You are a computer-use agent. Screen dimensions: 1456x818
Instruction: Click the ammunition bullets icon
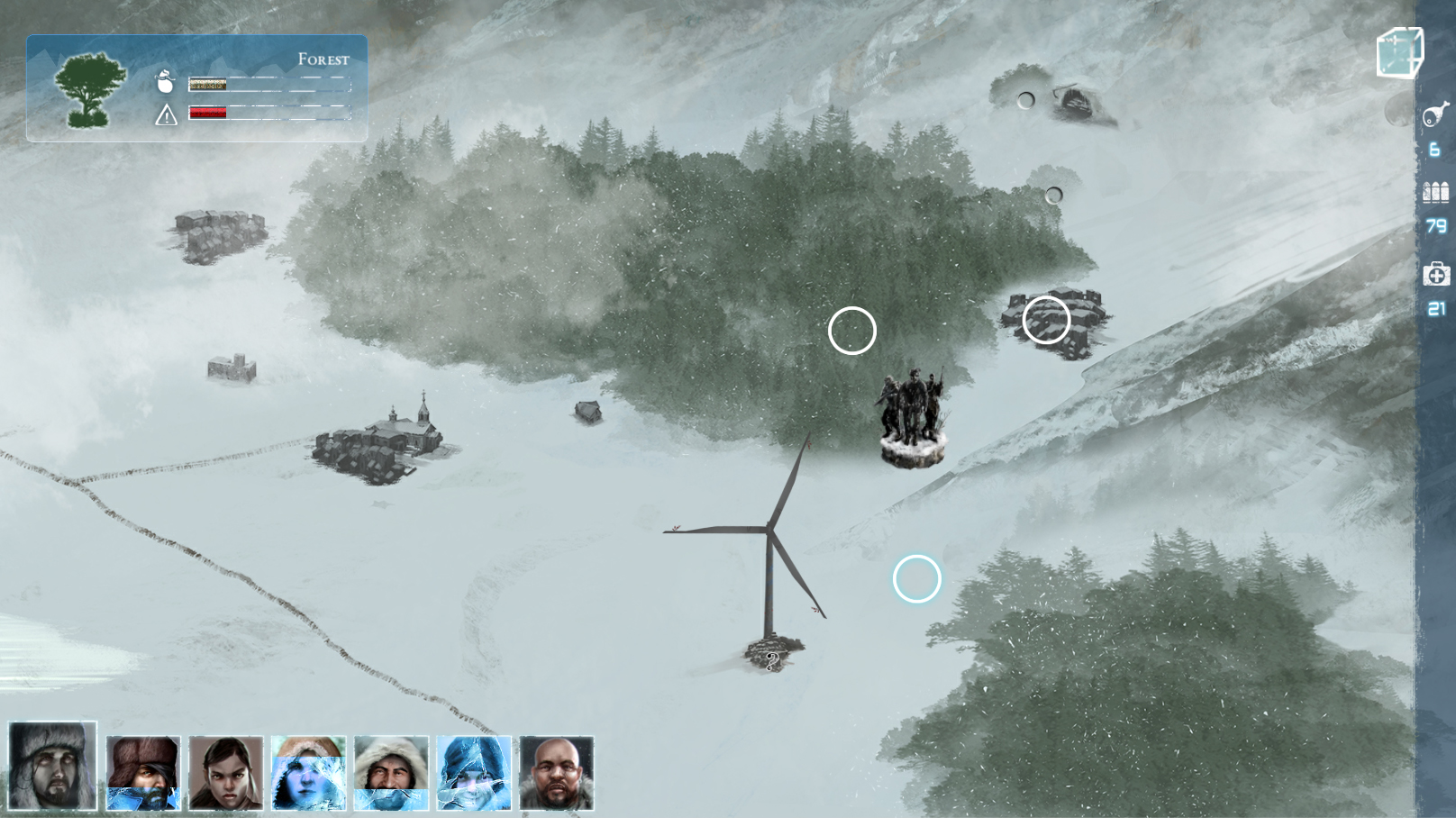[1435, 192]
